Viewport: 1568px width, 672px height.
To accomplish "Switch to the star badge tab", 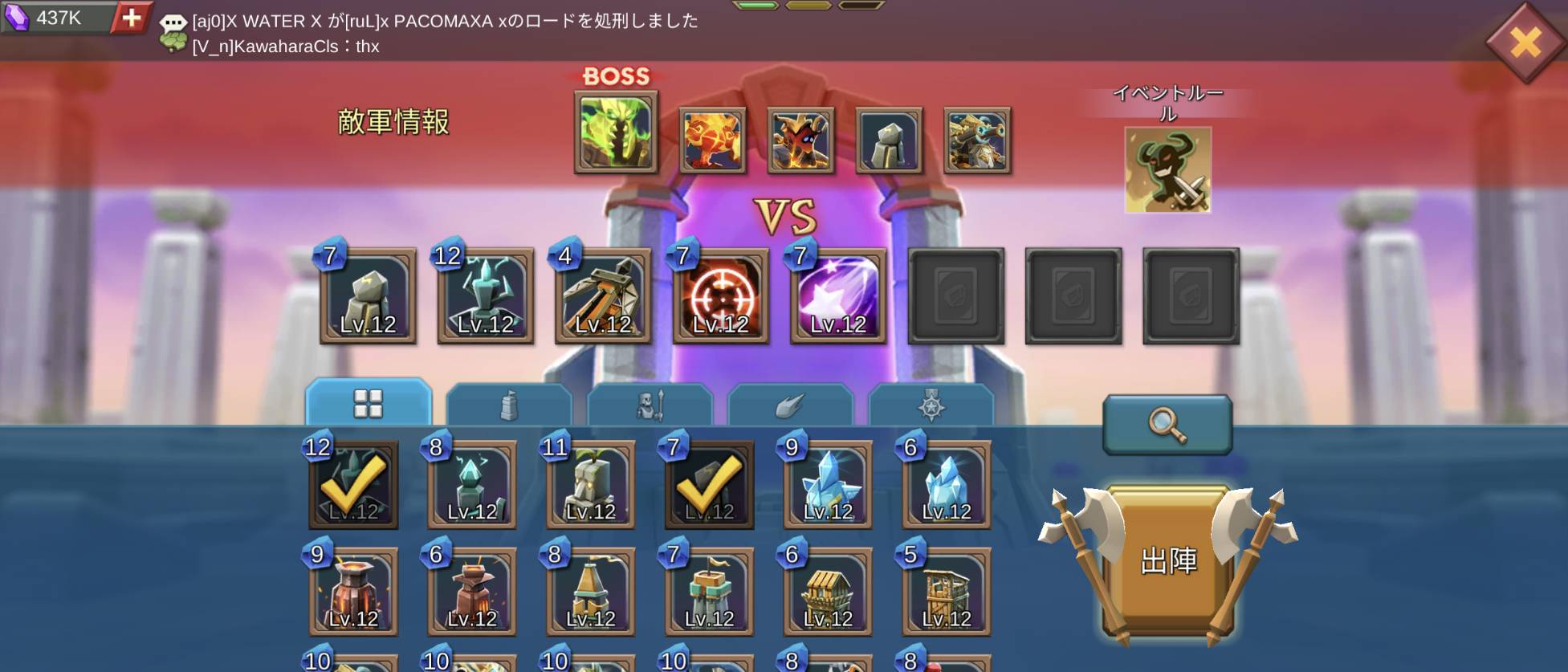I will [931, 405].
